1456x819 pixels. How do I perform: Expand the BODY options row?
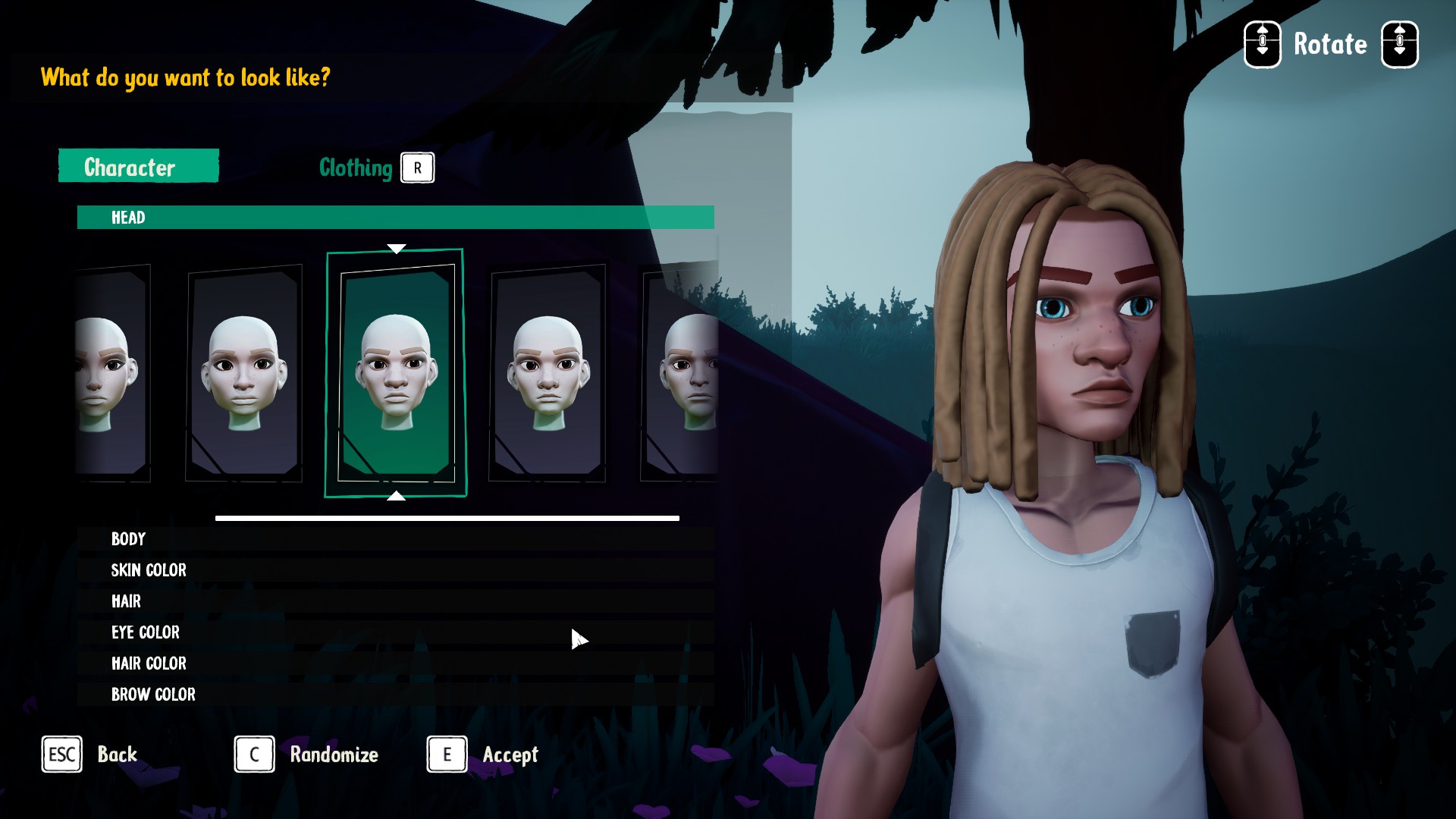pos(395,539)
